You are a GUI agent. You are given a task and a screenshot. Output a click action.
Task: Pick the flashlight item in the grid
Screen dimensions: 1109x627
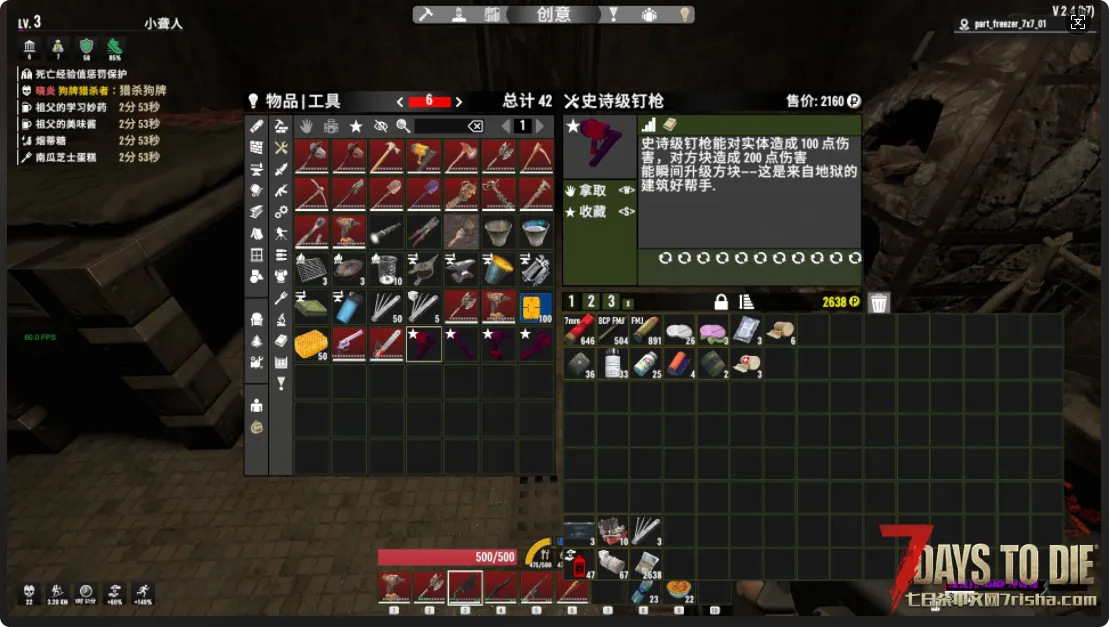pos(386,231)
